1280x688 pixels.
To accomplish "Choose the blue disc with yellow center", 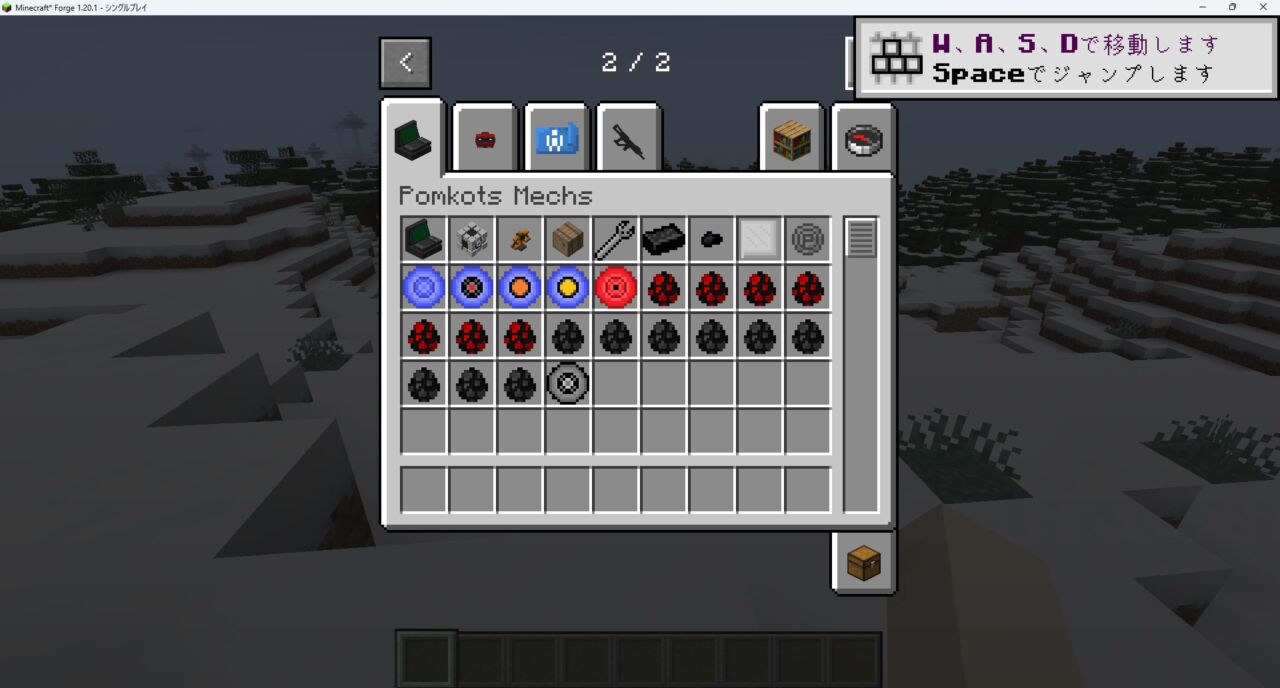I will [x=568, y=288].
